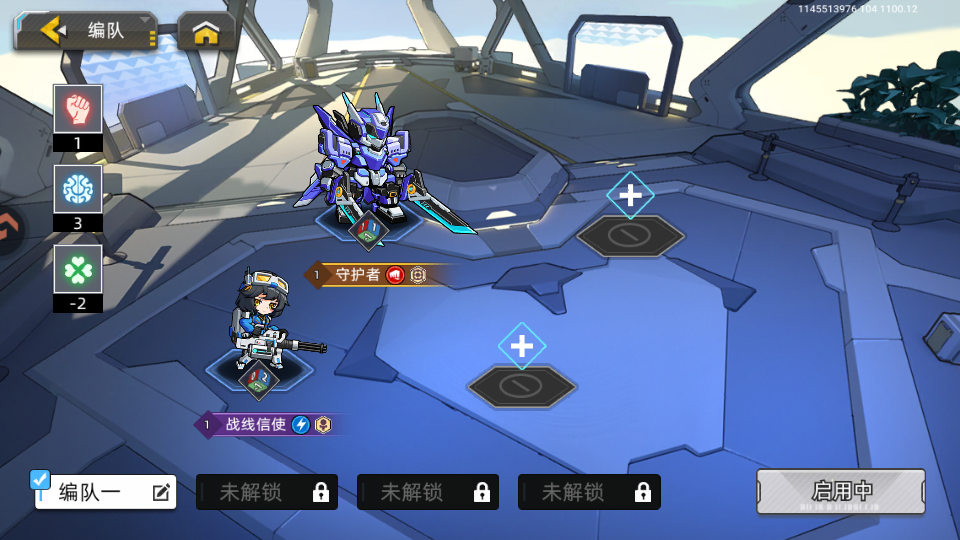
Task: Rename 编队一 with the edit icon
Action: 161,492
